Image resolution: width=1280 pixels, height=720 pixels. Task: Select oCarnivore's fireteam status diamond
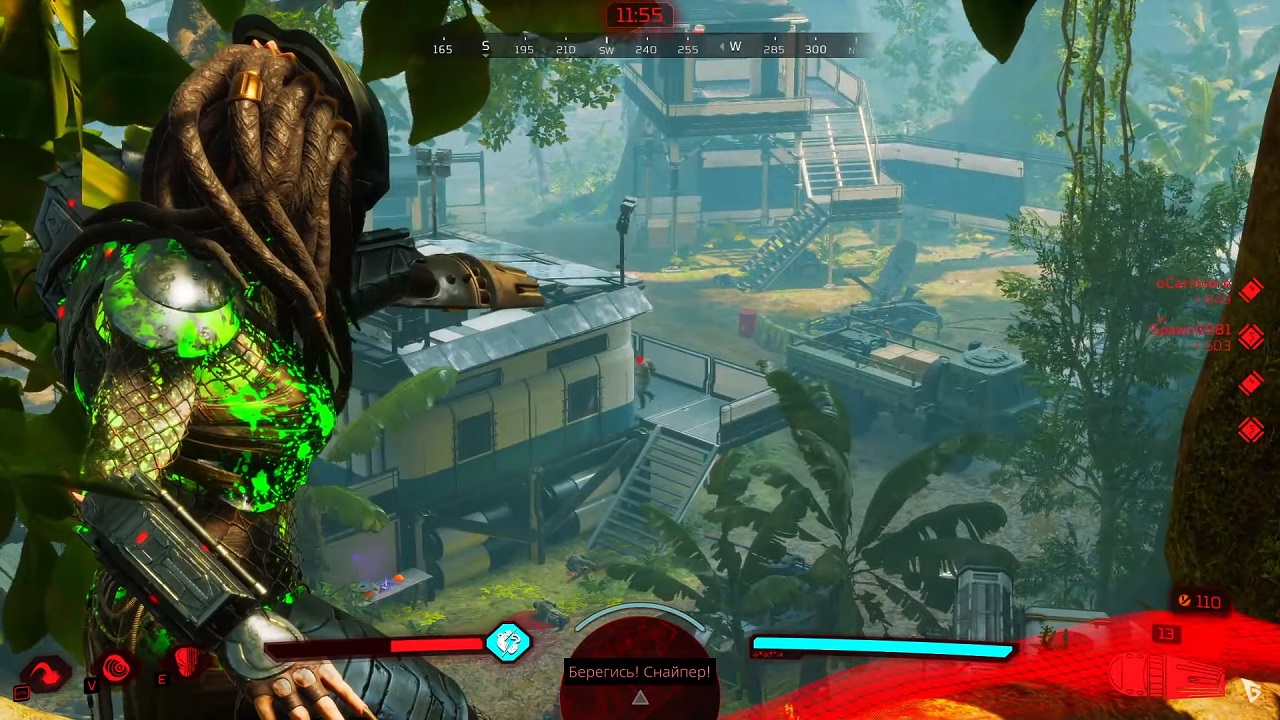(1251, 290)
